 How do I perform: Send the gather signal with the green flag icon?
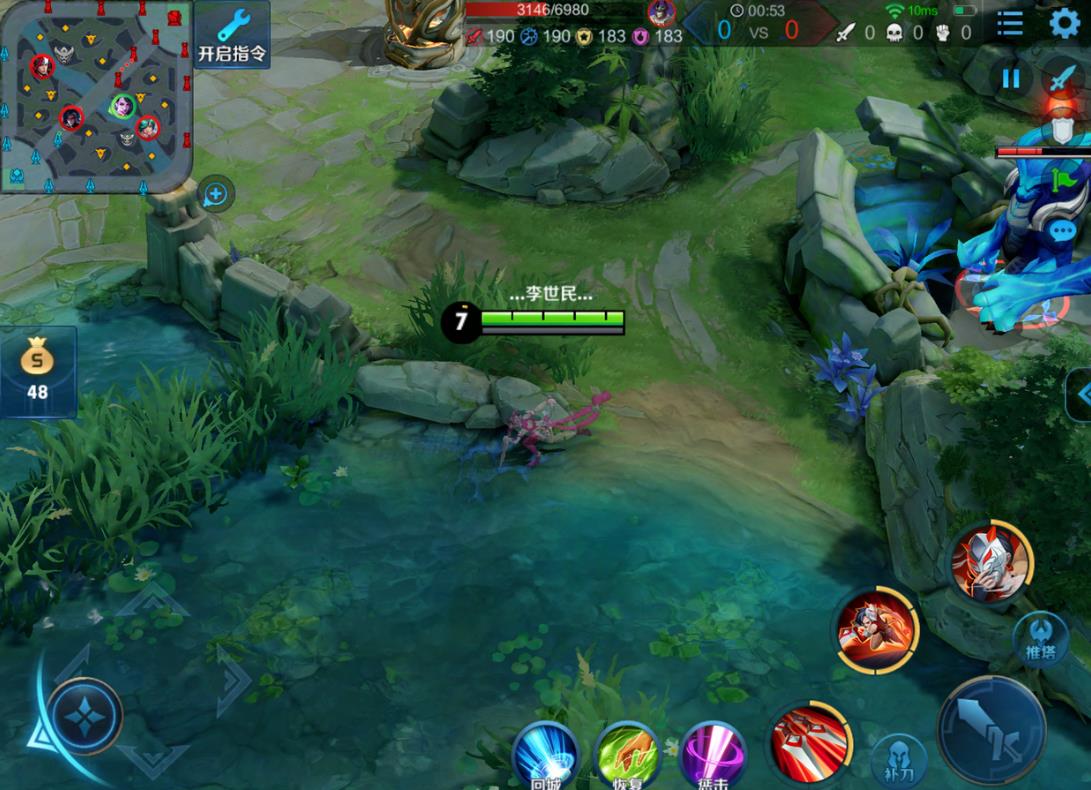pyautogui.click(x=1062, y=181)
